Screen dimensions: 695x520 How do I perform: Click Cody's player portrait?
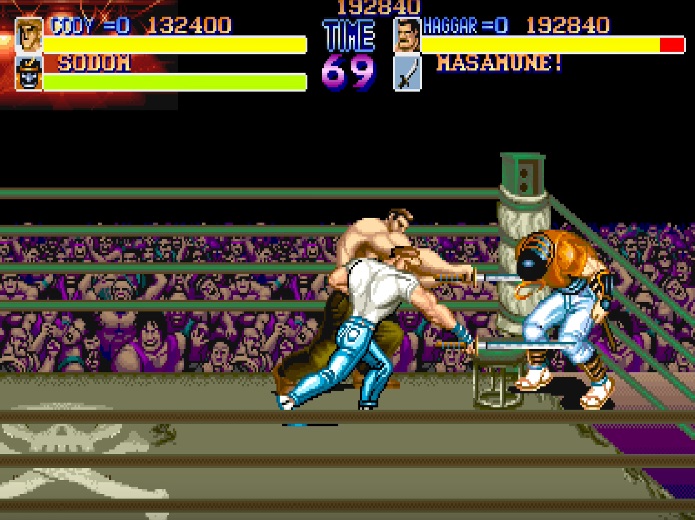[x=29, y=35]
